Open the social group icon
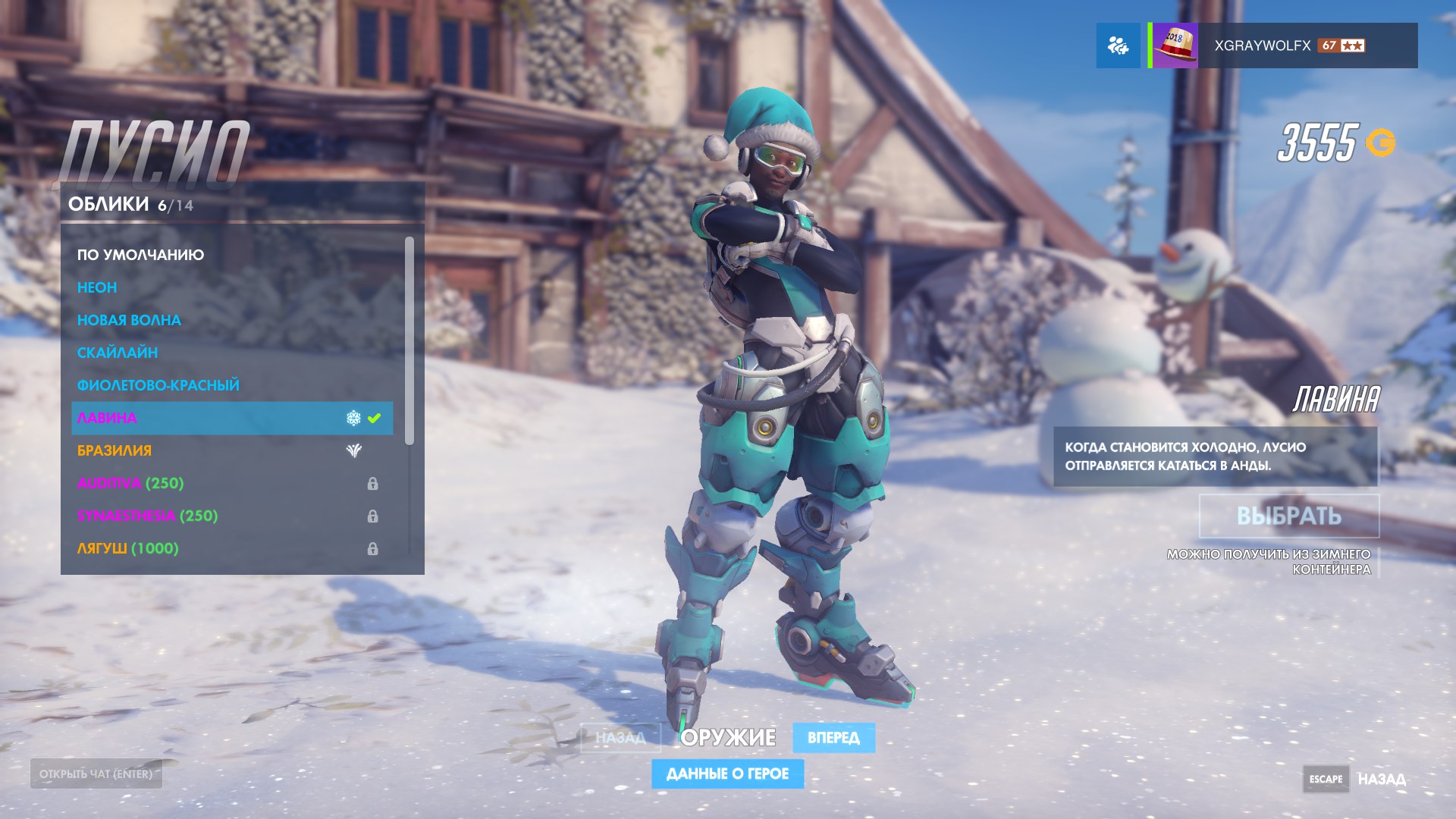The height and width of the screenshot is (819, 1456). [x=1118, y=45]
